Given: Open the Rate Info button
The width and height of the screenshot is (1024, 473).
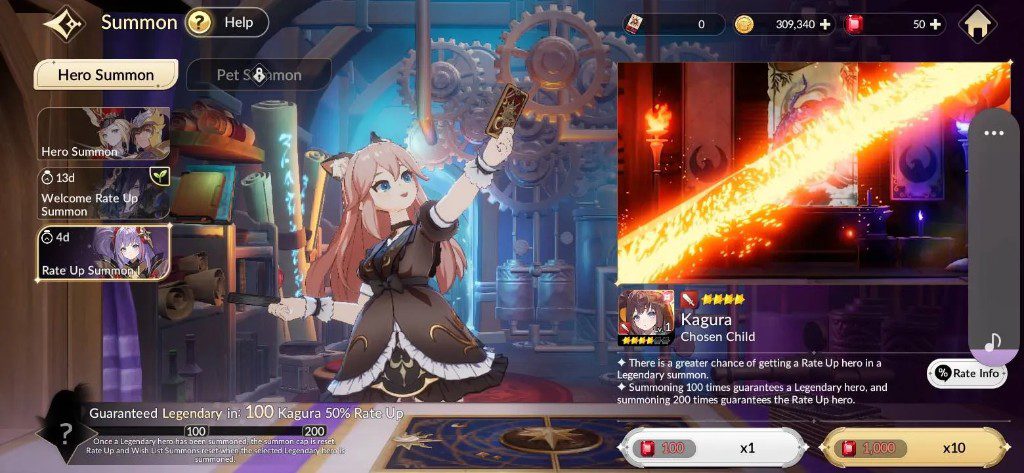Looking at the screenshot, I should tap(966, 373).
